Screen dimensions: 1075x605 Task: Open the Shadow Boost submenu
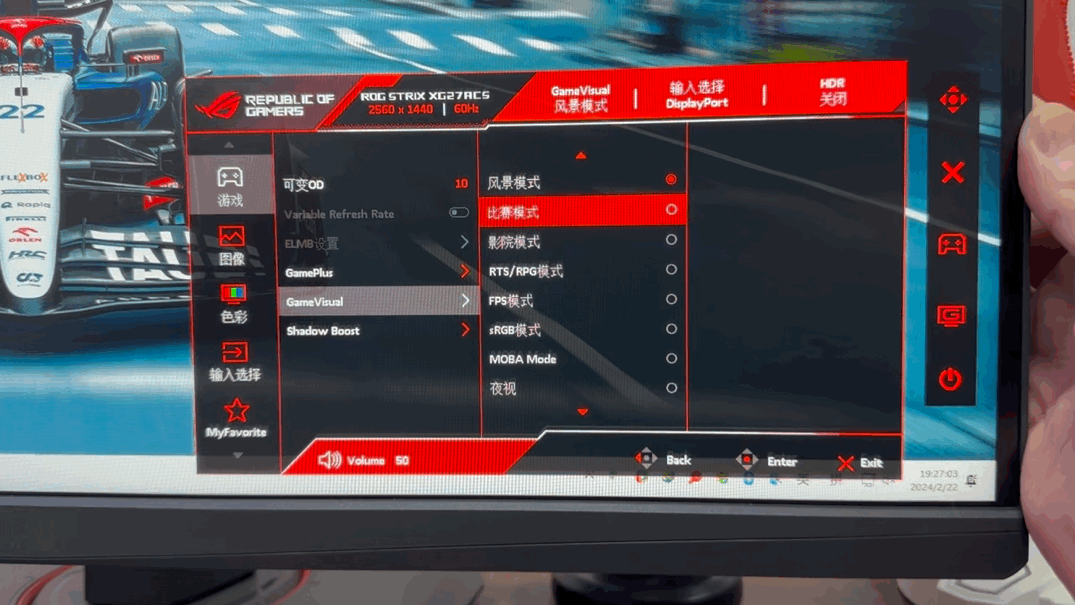pos(376,330)
